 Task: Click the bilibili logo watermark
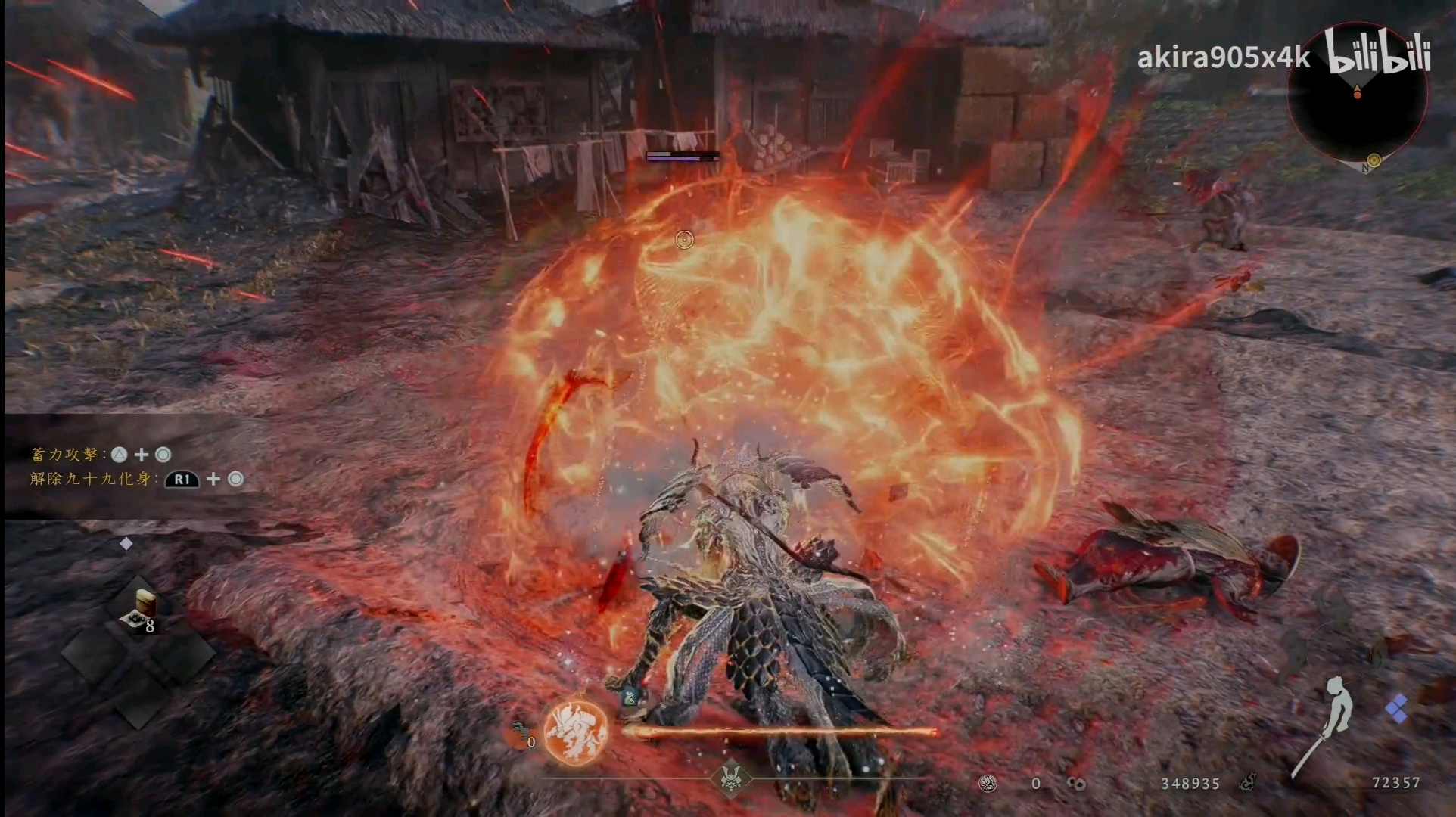pos(1377,54)
